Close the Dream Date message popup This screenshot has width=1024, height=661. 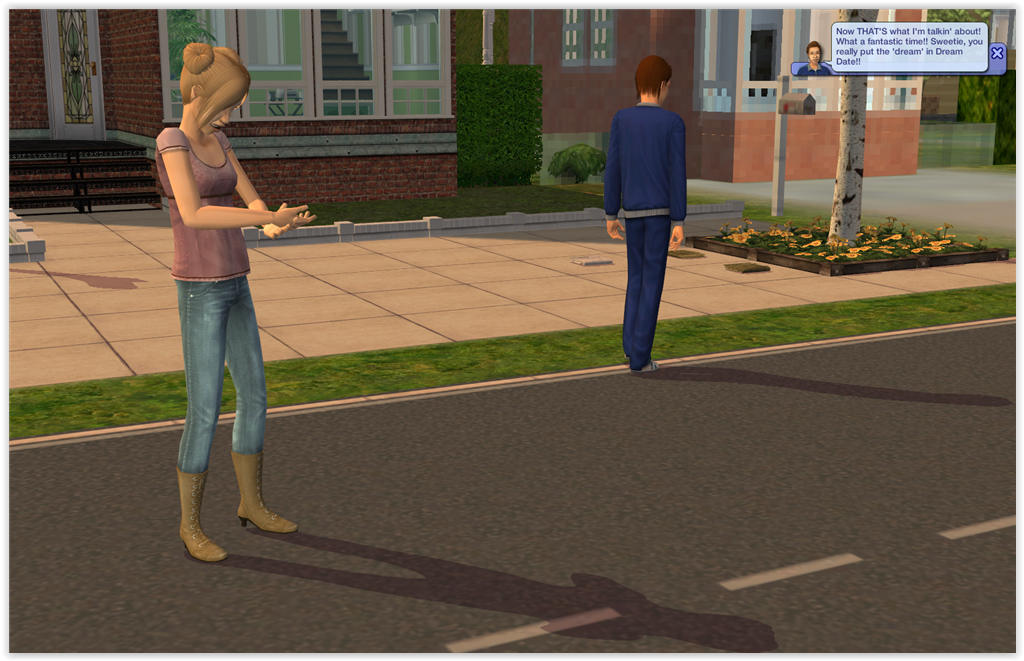[996, 53]
